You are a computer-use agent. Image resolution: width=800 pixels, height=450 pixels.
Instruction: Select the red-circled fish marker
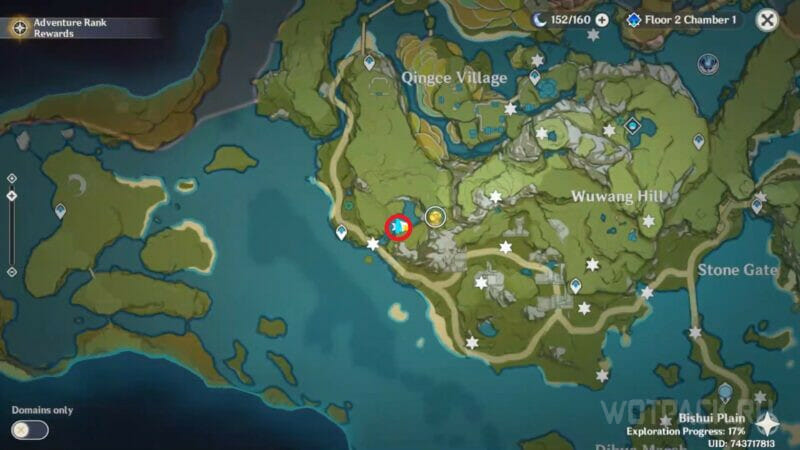pos(399,228)
